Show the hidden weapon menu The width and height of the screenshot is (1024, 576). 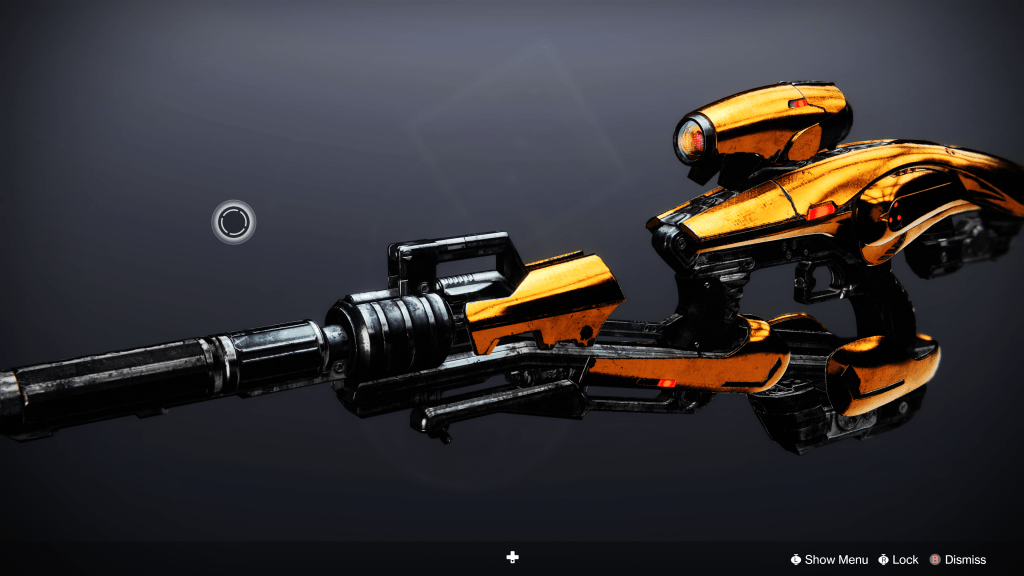[829, 560]
